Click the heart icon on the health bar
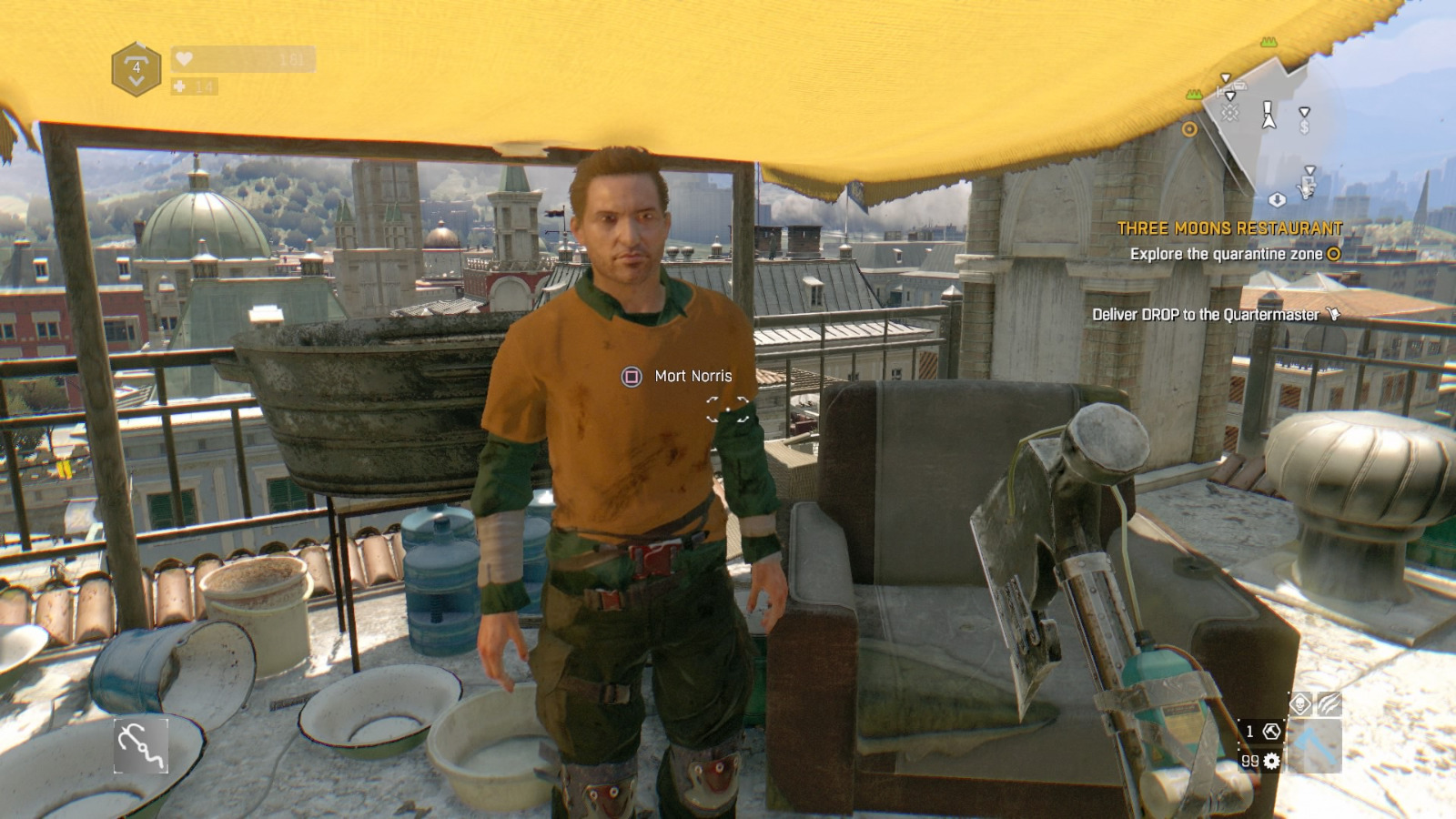The image size is (1456, 819). pyautogui.click(x=184, y=60)
